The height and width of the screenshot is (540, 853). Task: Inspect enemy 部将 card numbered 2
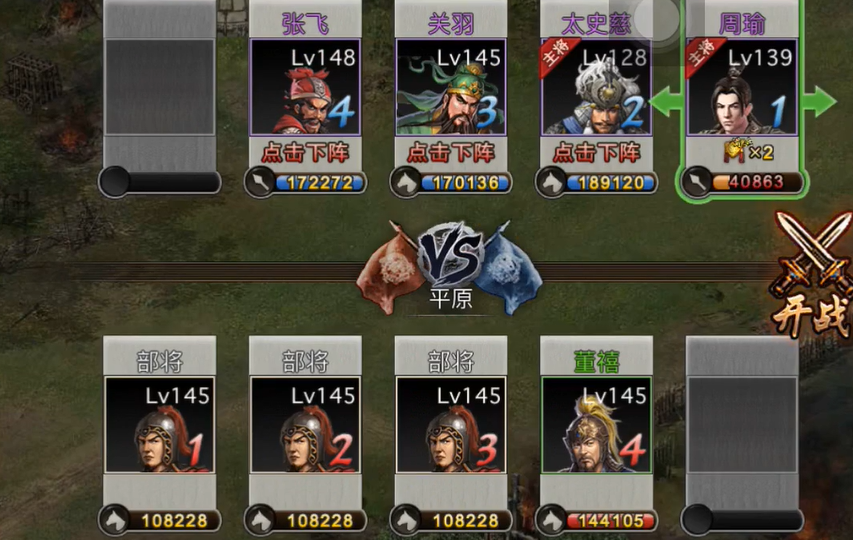click(305, 424)
